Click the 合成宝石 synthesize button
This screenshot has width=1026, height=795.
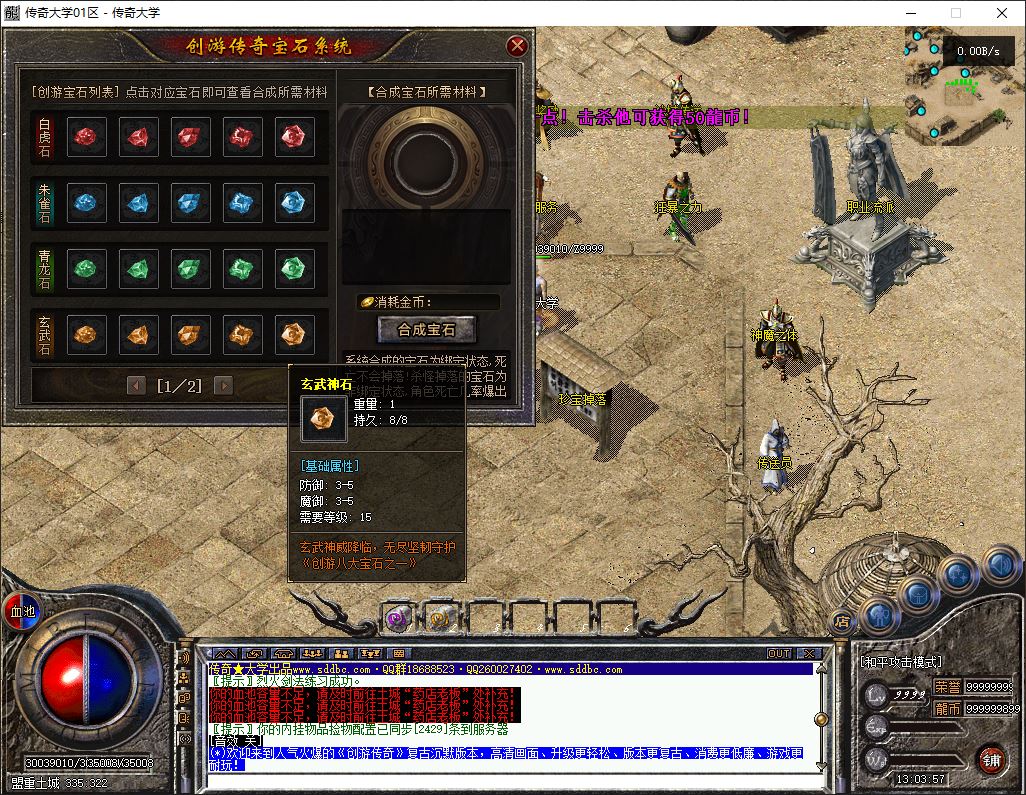tap(426, 329)
